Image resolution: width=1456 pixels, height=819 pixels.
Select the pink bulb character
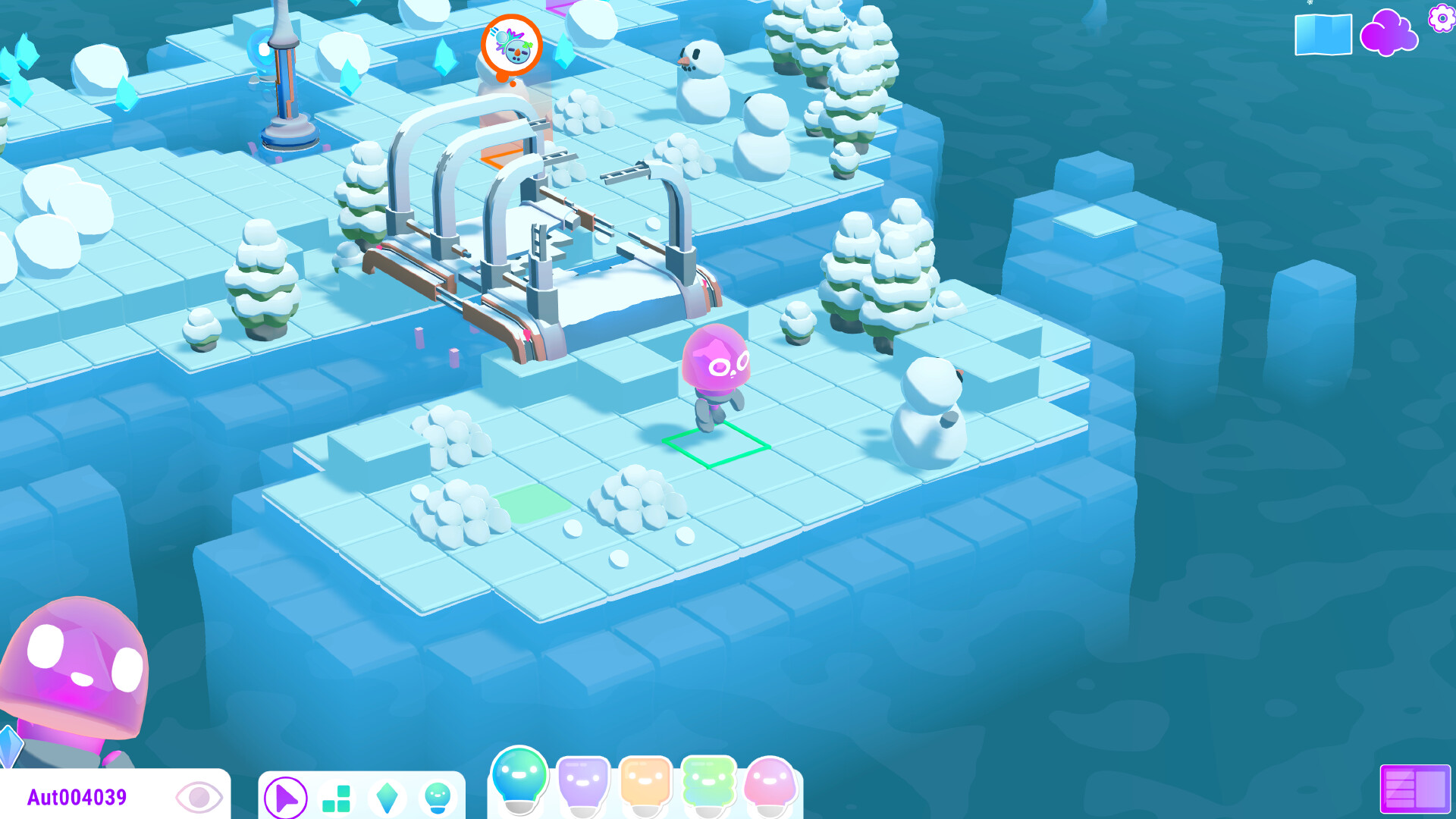[x=770, y=781]
